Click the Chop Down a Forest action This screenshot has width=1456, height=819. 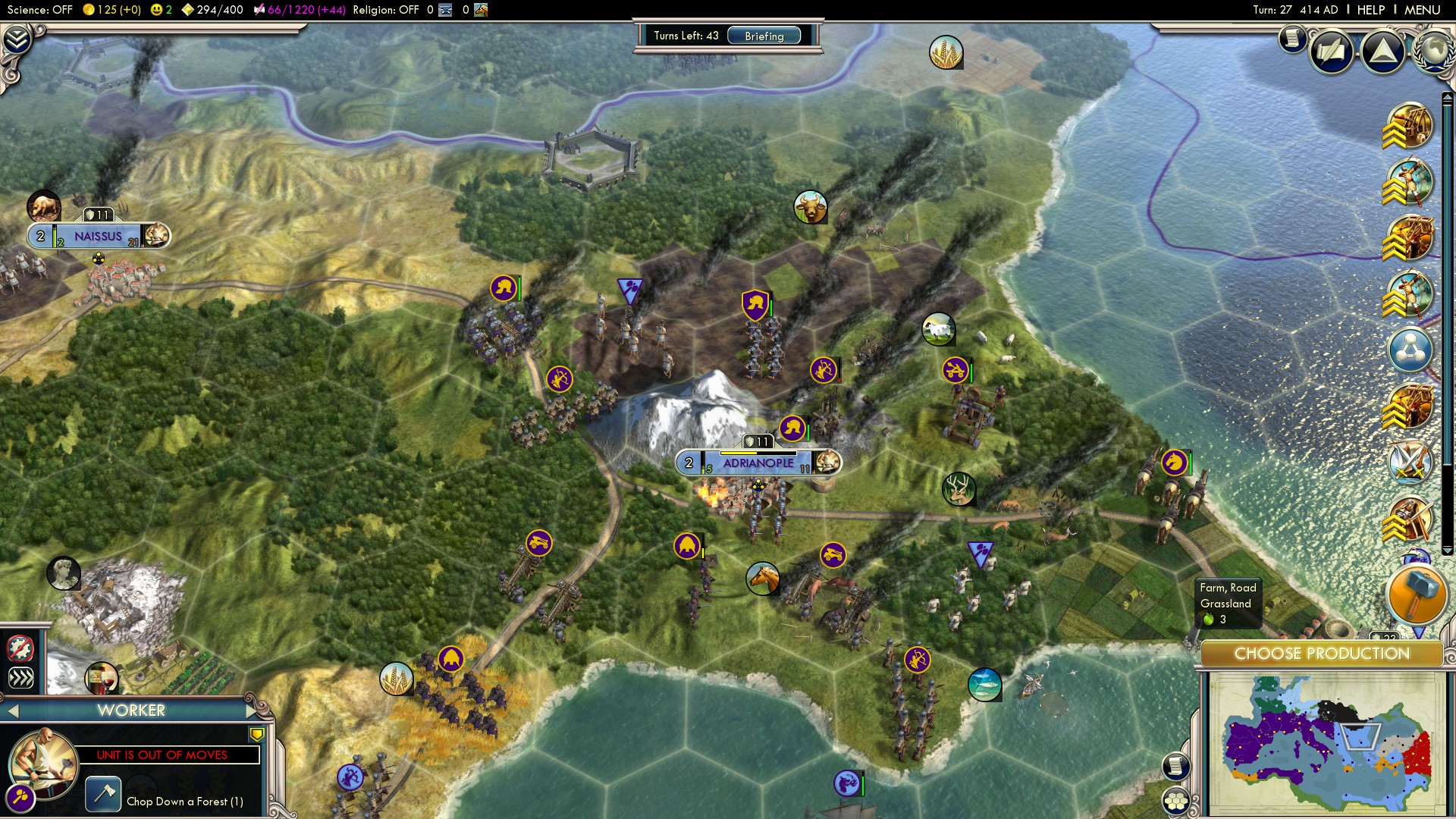[x=103, y=795]
